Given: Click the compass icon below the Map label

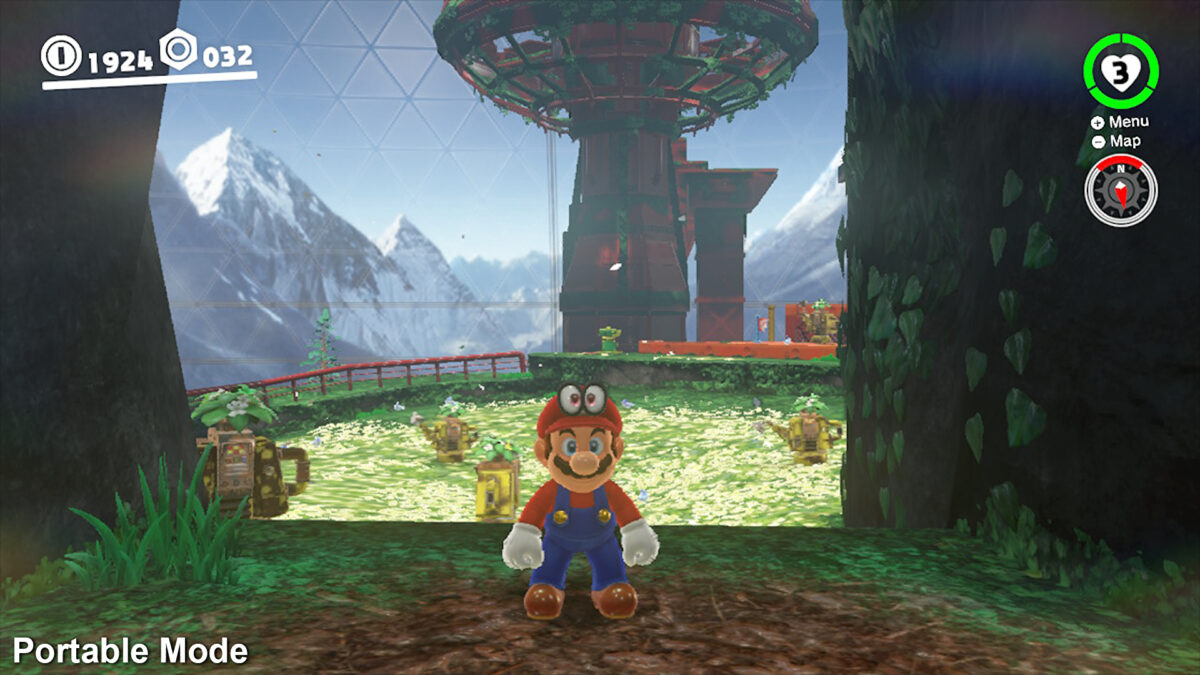Looking at the screenshot, I should [x=1121, y=190].
